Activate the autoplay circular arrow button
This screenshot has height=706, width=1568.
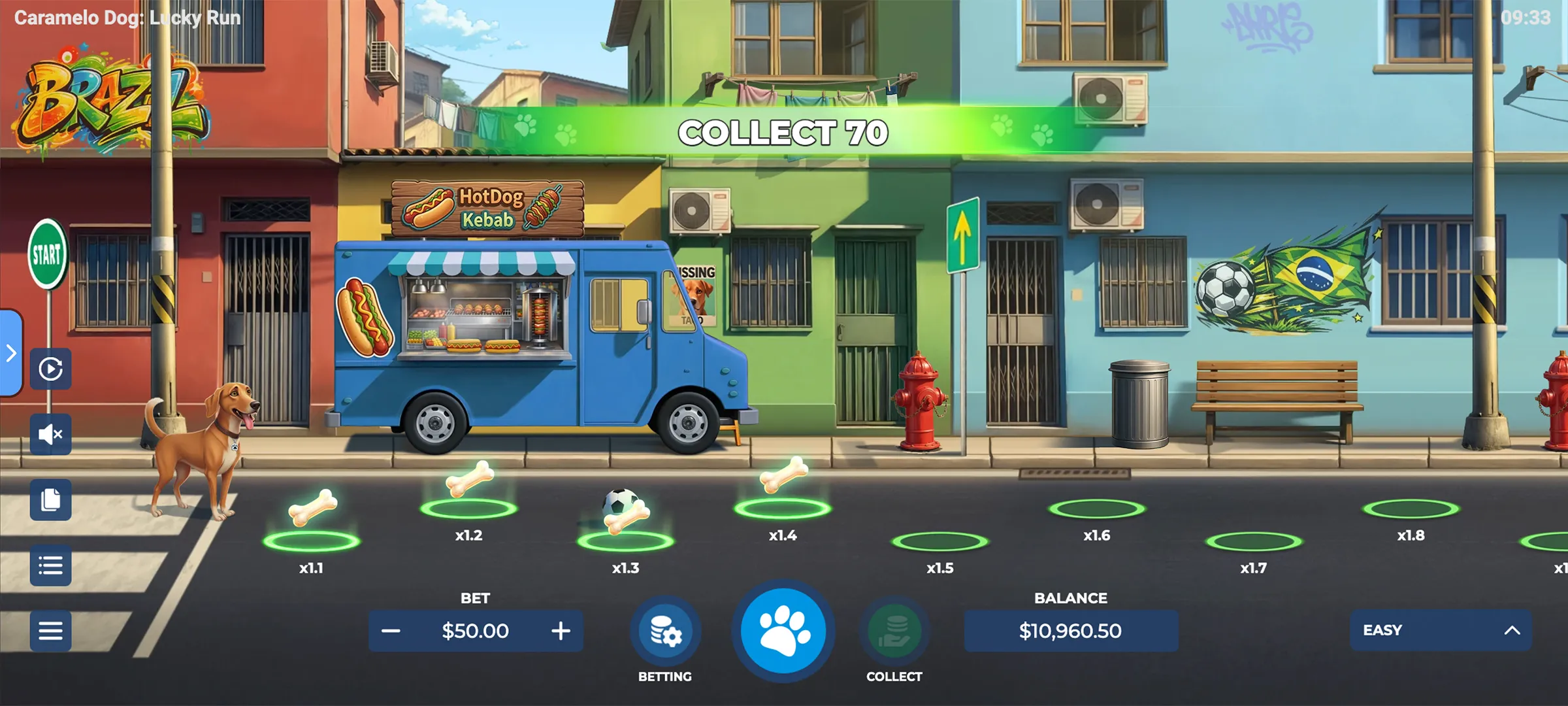coord(50,369)
